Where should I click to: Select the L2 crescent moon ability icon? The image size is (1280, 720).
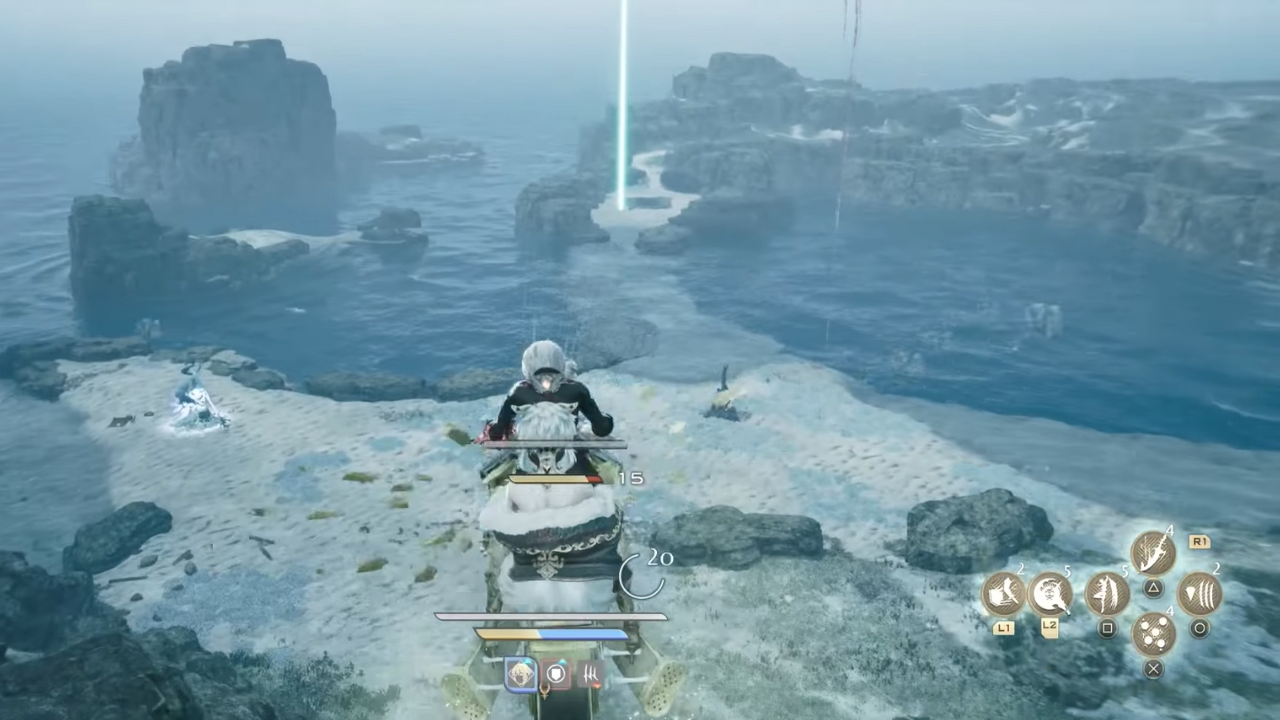click(x=1050, y=595)
